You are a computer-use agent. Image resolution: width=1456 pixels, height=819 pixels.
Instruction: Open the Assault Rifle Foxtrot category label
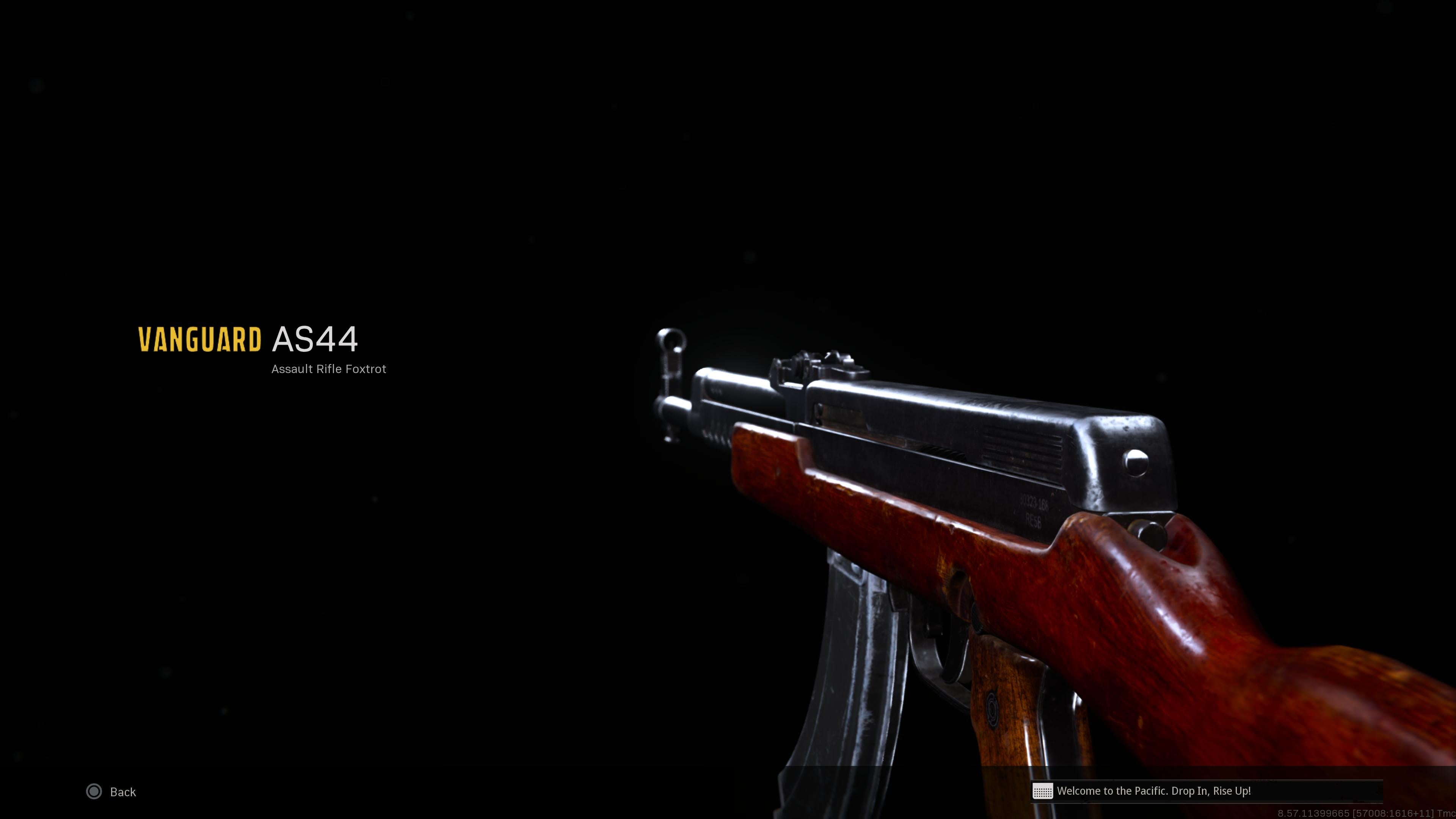(328, 369)
